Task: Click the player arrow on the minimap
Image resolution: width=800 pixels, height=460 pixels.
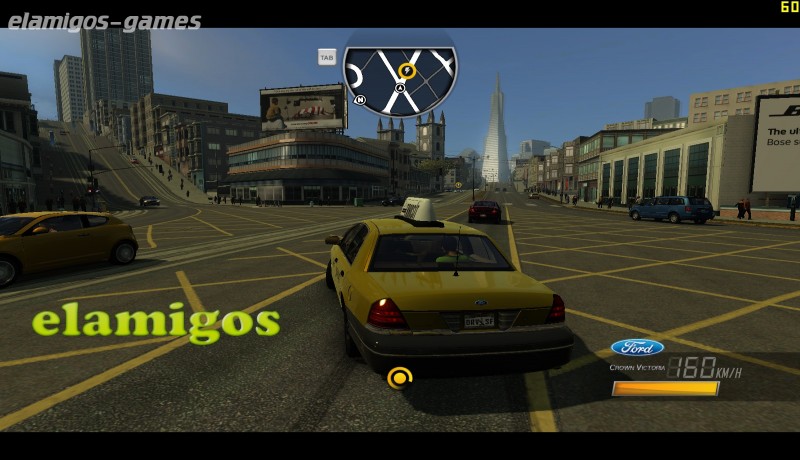Action: [400, 88]
